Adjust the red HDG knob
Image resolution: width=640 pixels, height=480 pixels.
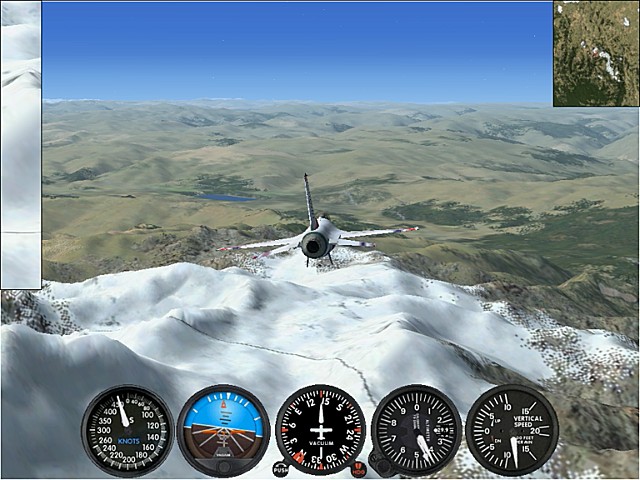click(x=358, y=468)
